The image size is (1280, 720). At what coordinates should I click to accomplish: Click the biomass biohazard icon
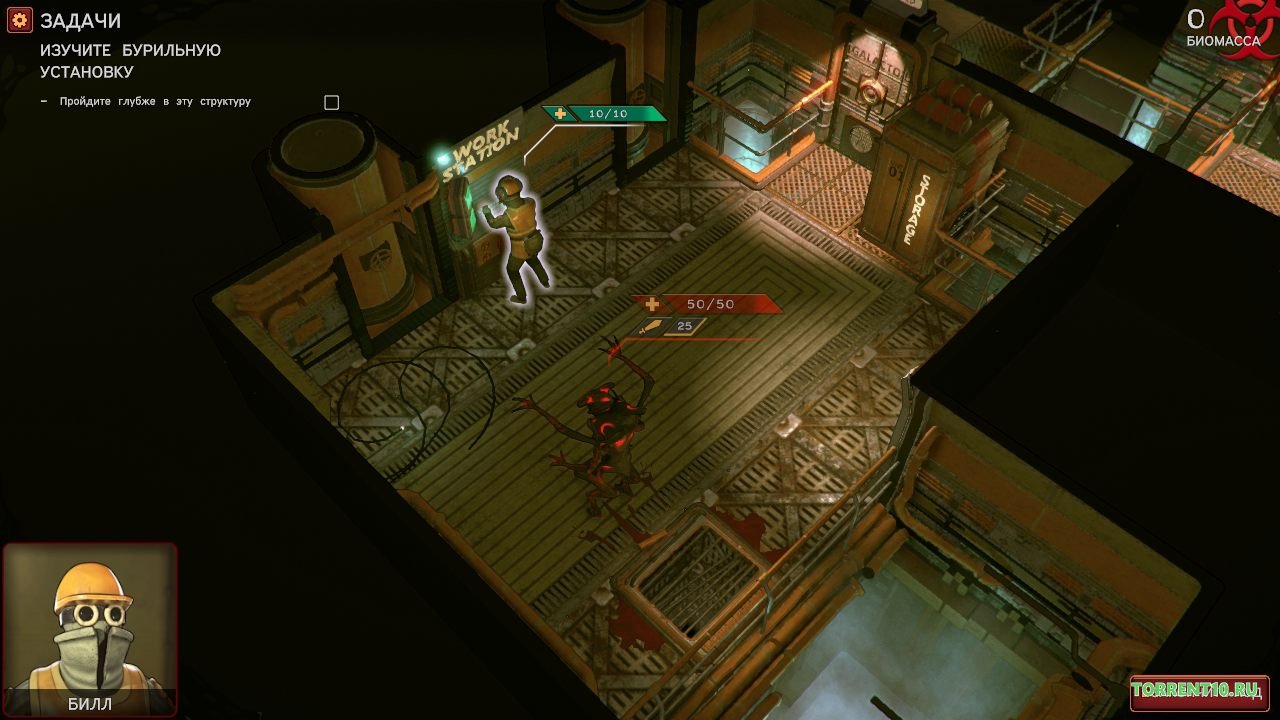point(1244,27)
